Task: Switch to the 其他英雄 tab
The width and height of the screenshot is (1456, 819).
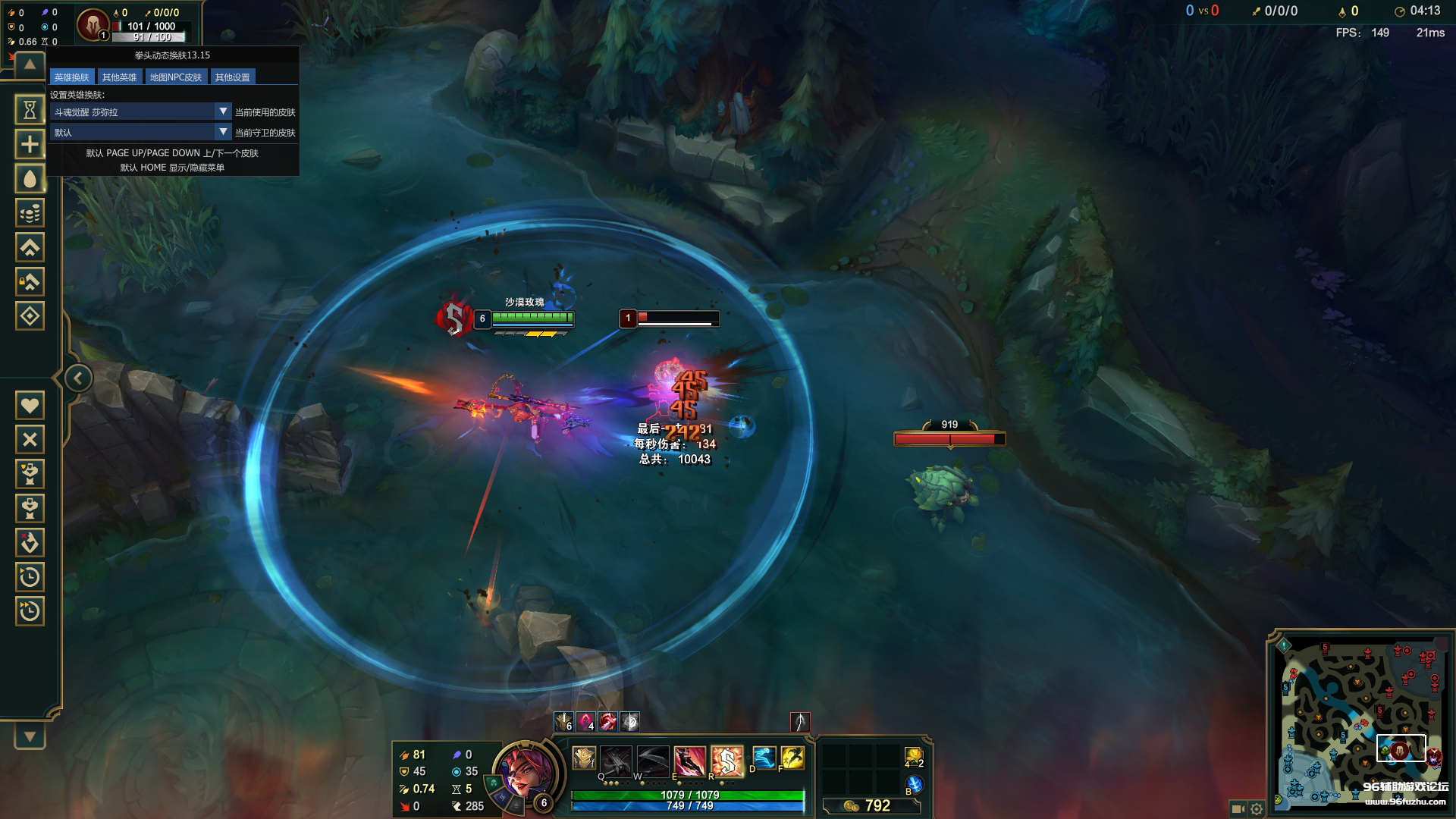Action: pyautogui.click(x=119, y=77)
